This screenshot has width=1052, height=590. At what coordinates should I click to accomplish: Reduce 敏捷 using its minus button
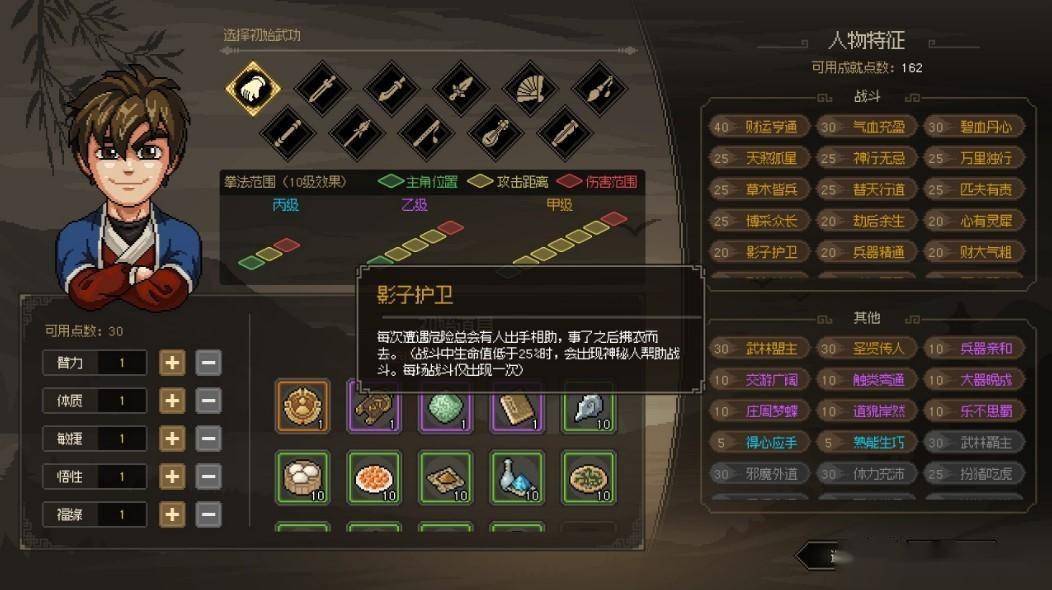[208, 439]
